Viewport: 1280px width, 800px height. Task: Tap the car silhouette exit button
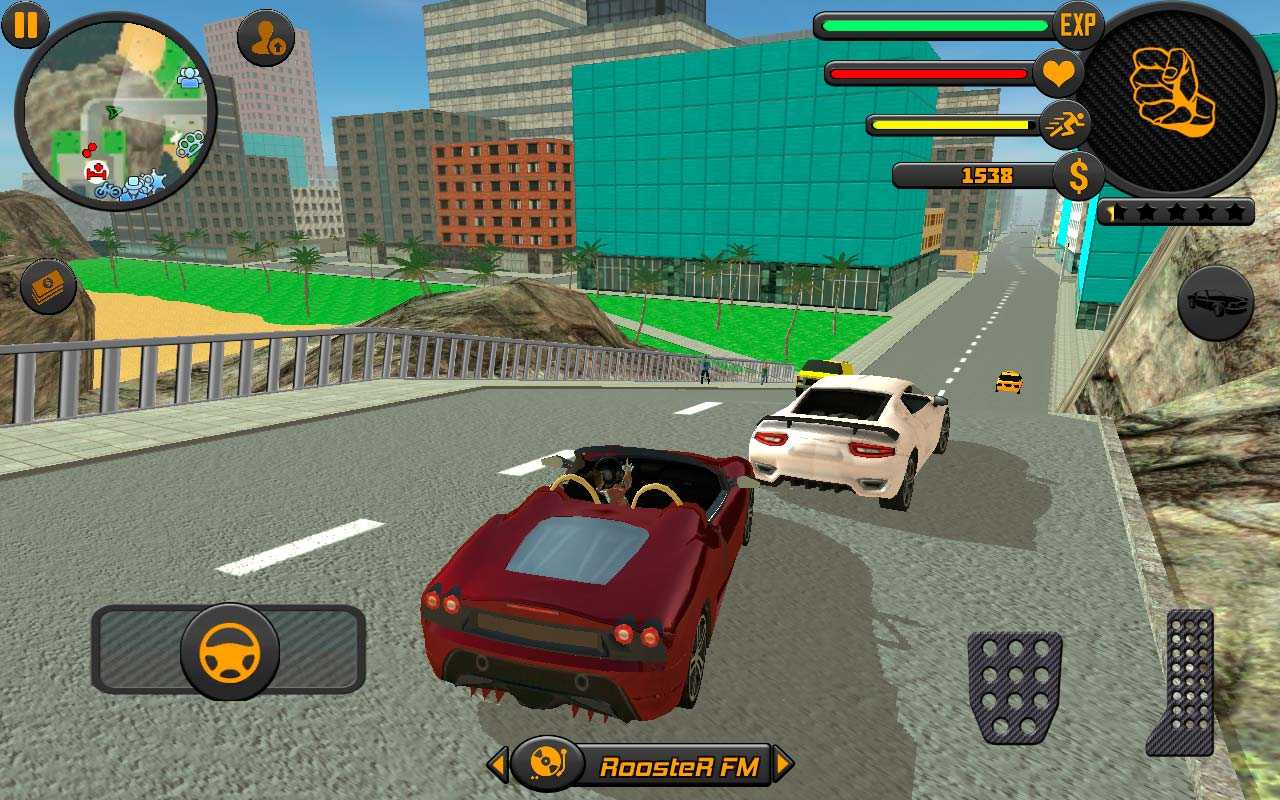point(1215,302)
